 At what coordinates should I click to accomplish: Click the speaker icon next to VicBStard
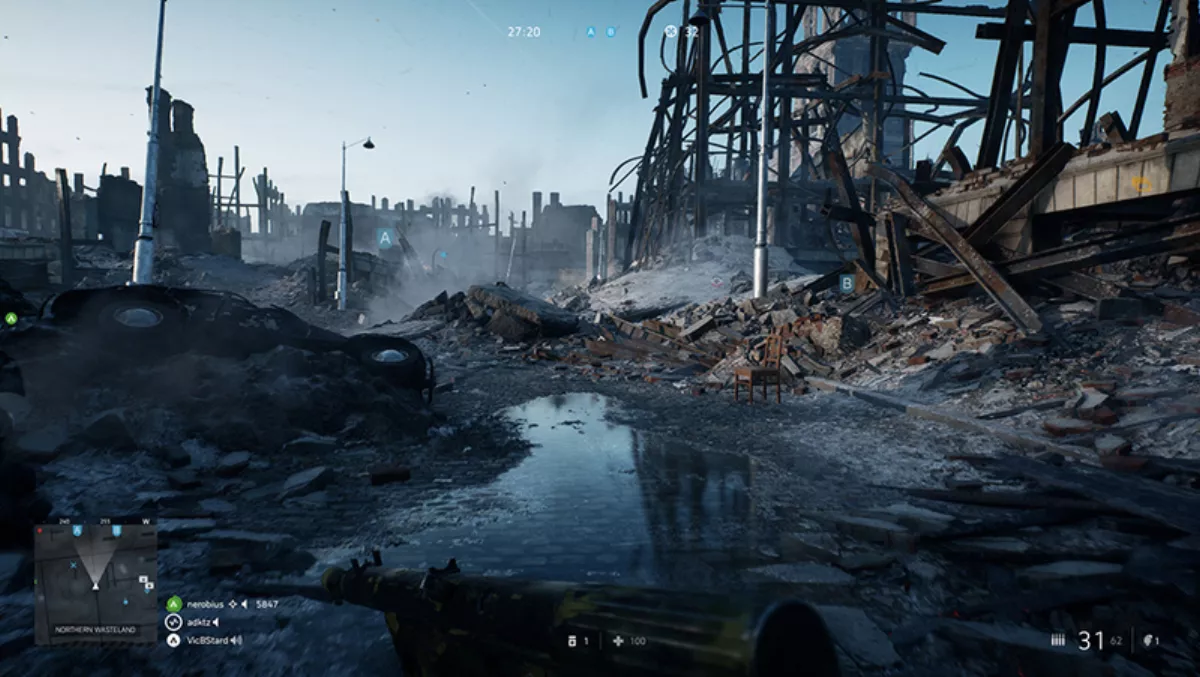point(237,640)
